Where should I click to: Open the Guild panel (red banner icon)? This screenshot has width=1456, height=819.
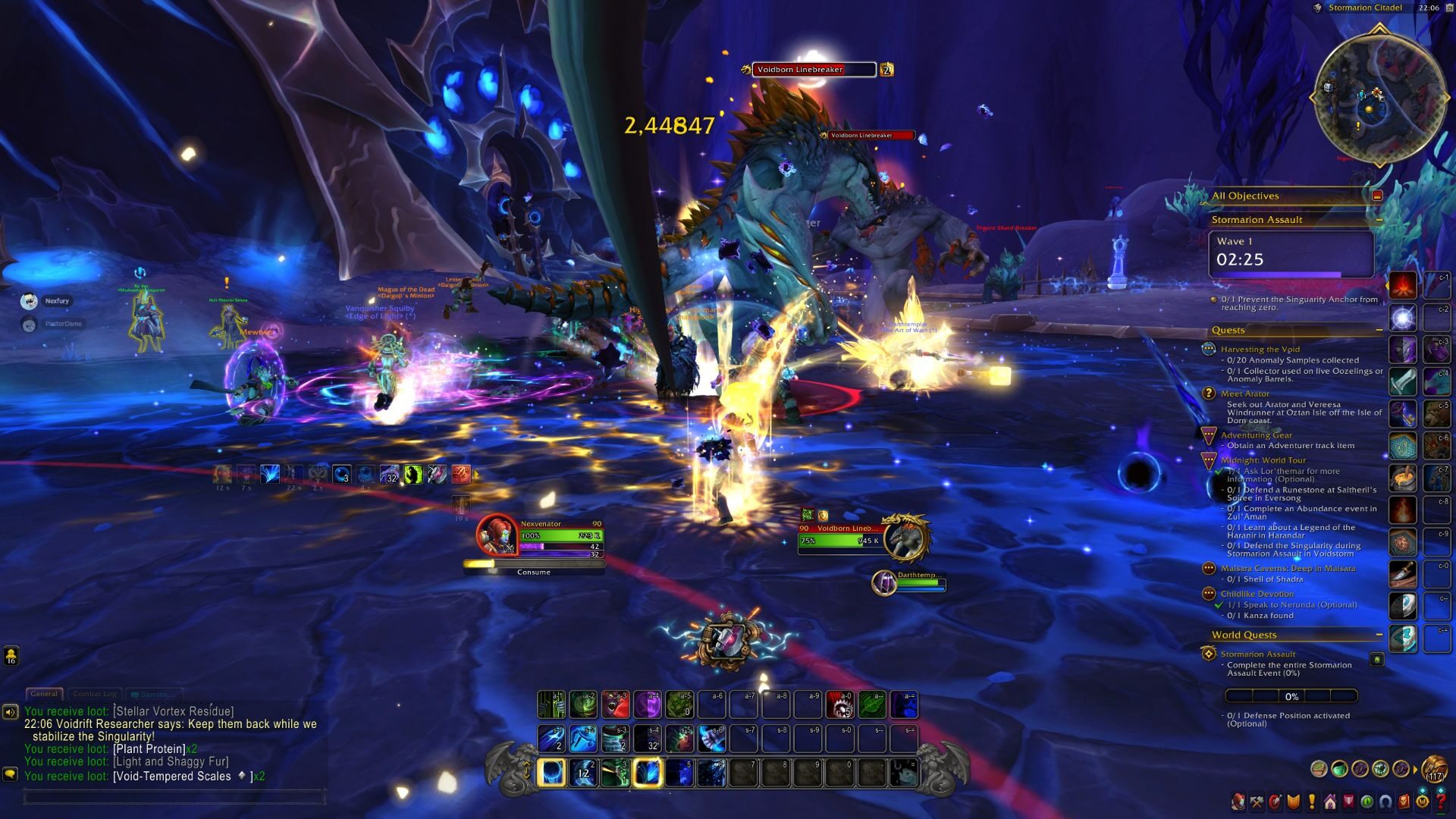pyautogui.click(x=1348, y=802)
